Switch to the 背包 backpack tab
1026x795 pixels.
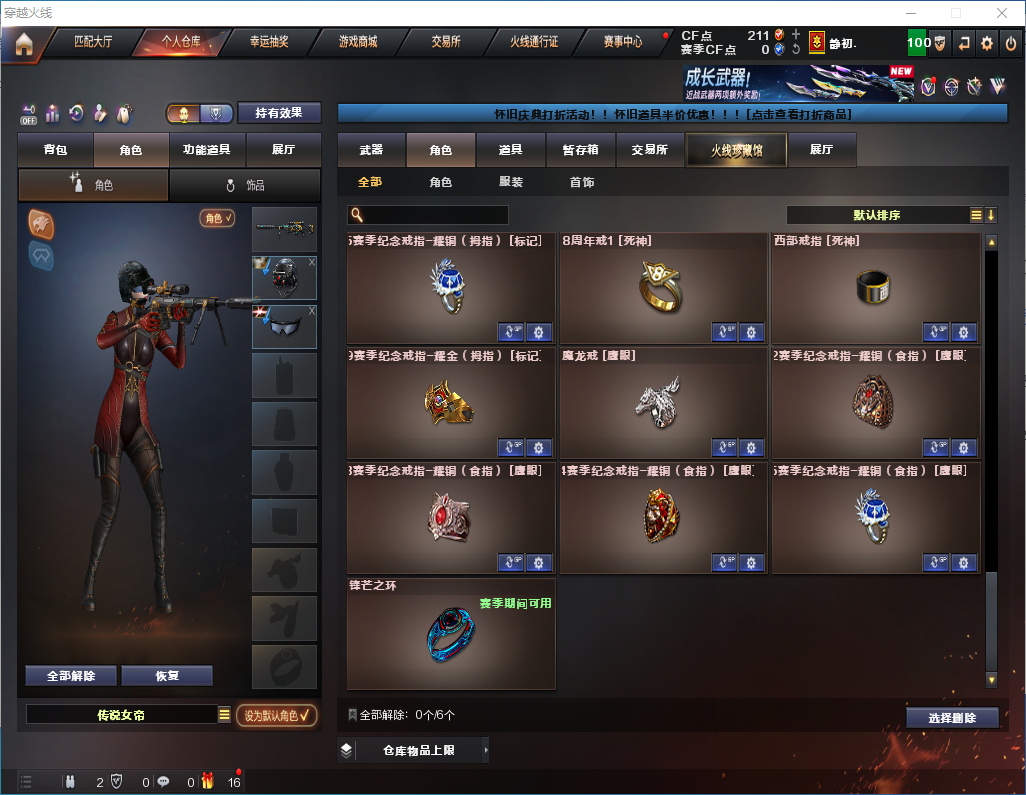(x=56, y=150)
